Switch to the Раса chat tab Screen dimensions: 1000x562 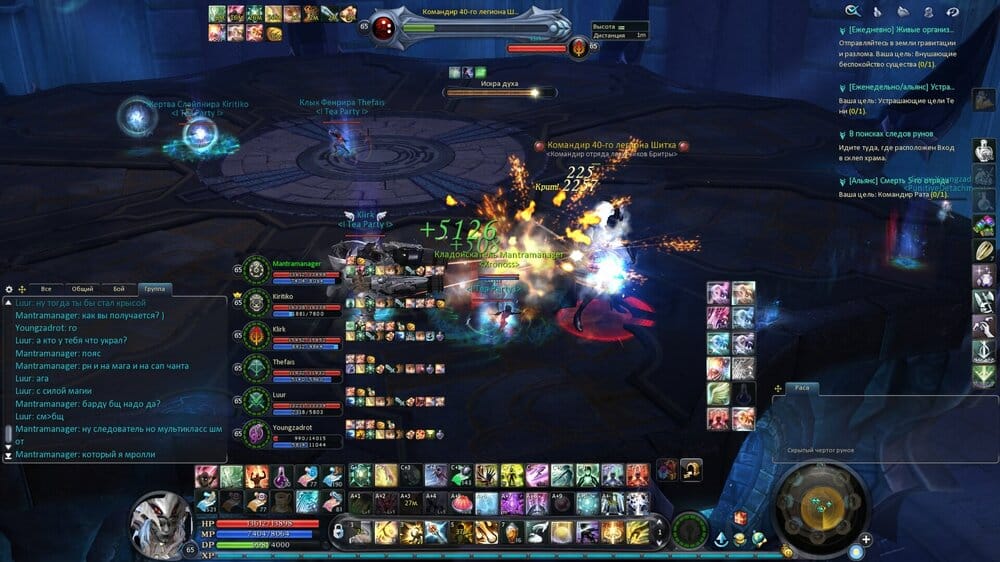(x=801, y=387)
